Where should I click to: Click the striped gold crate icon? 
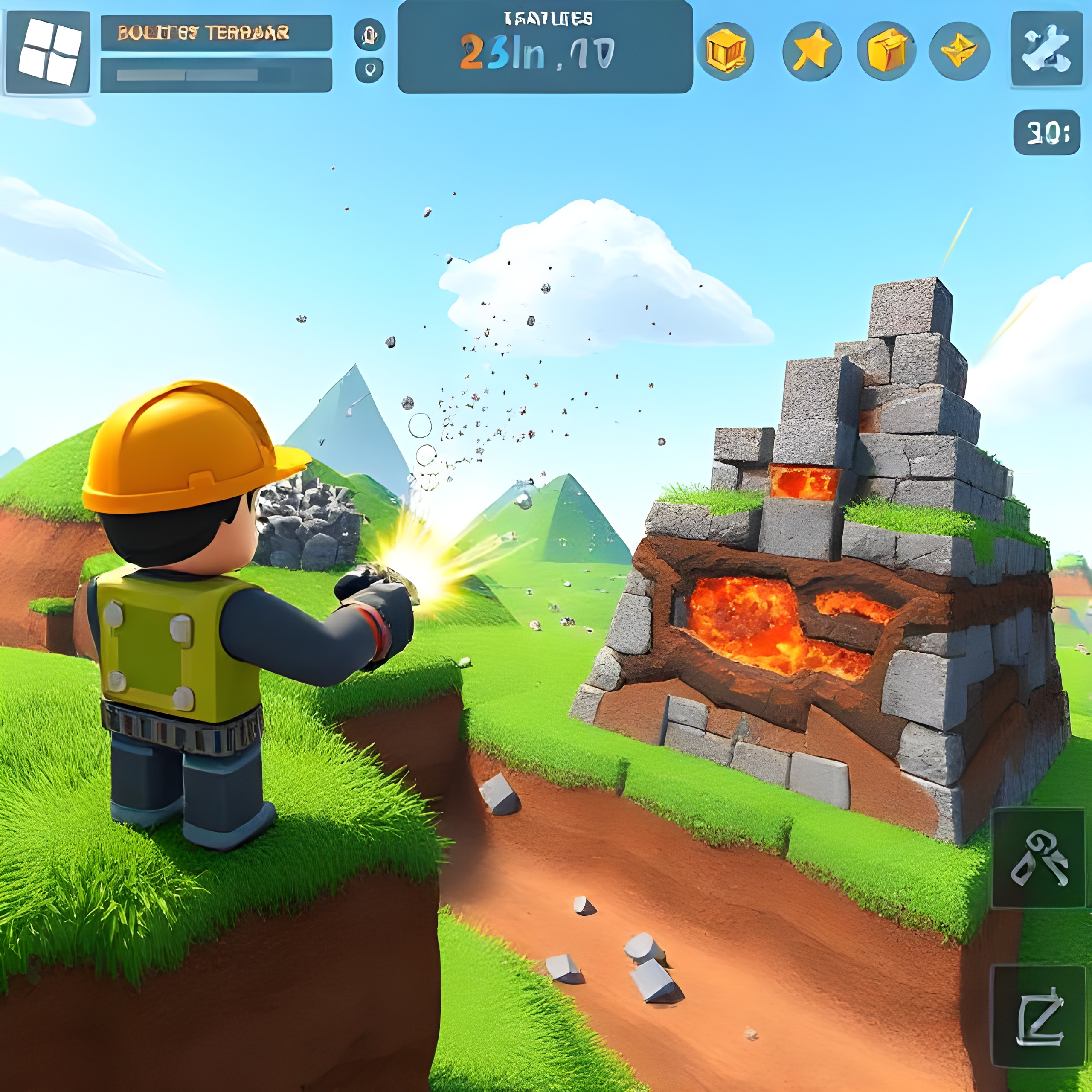pyautogui.click(x=726, y=52)
